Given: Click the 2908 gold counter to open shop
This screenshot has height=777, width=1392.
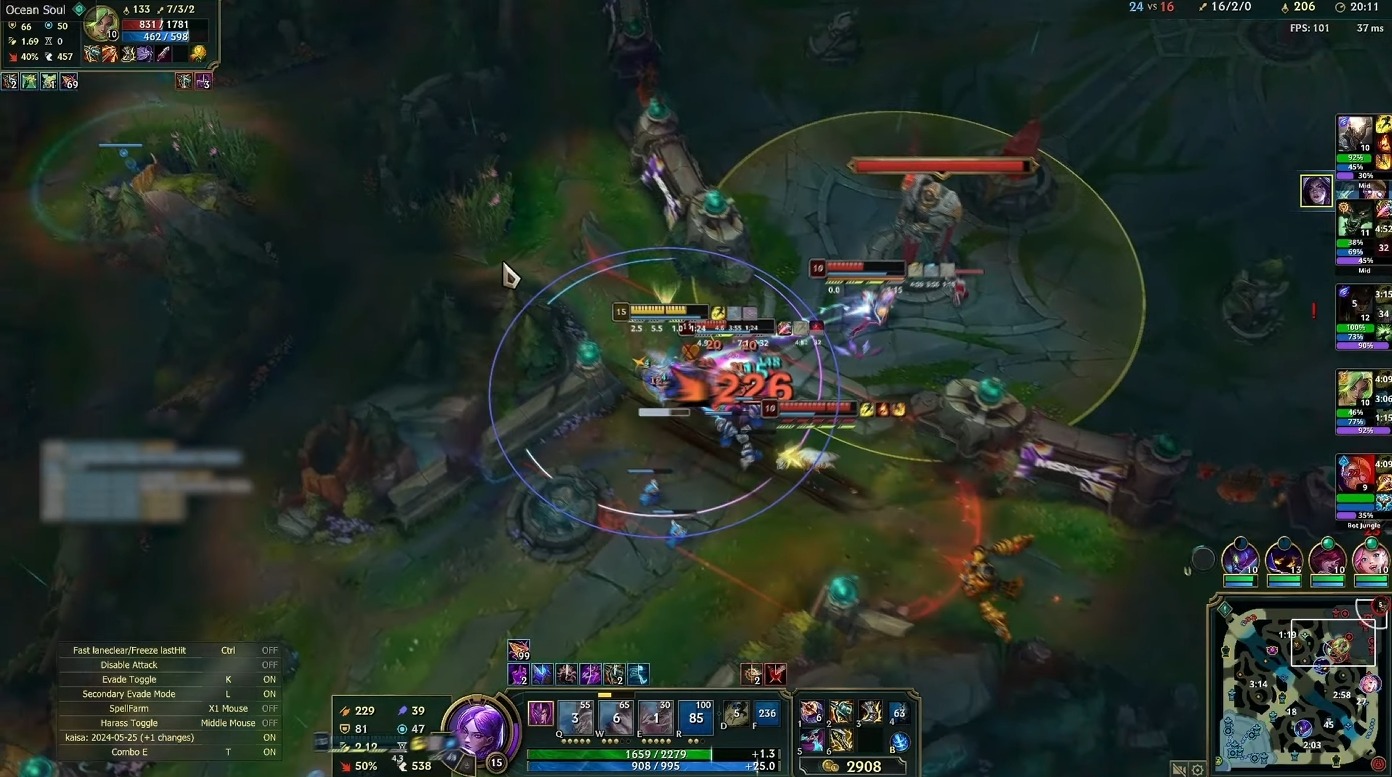Looking at the screenshot, I should point(858,765).
